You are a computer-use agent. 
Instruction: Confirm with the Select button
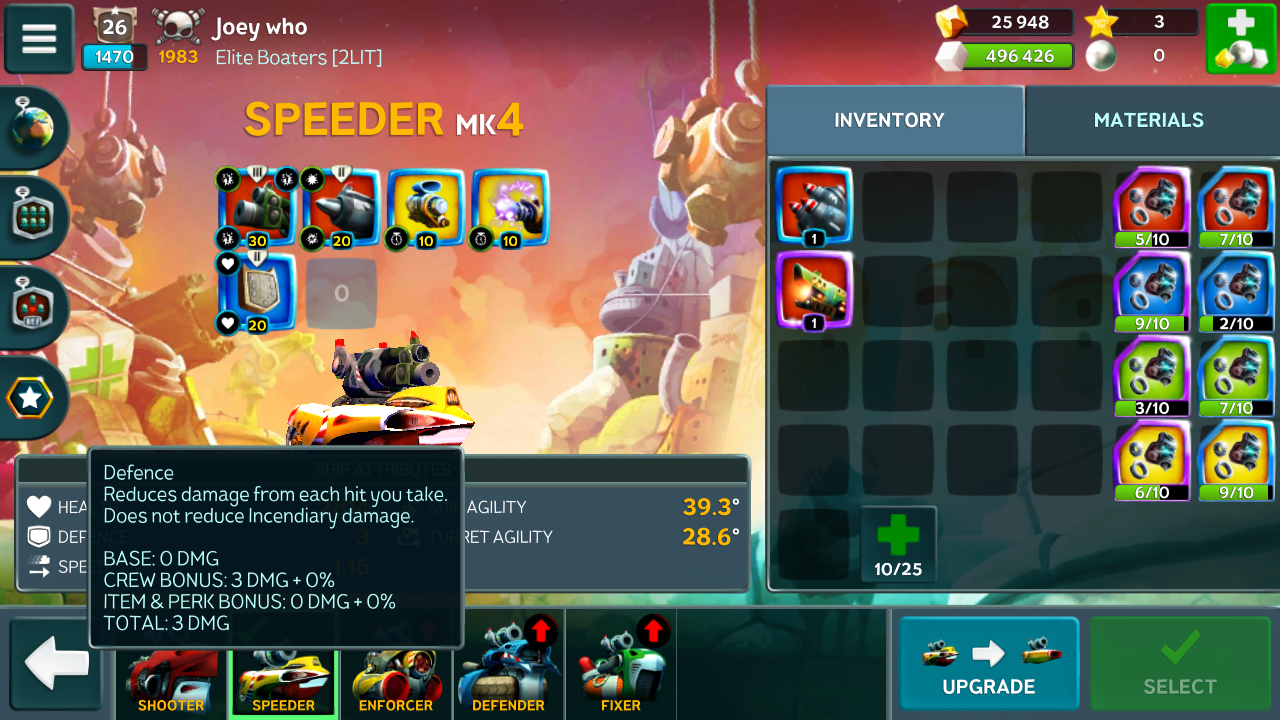tap(1179, 663)
